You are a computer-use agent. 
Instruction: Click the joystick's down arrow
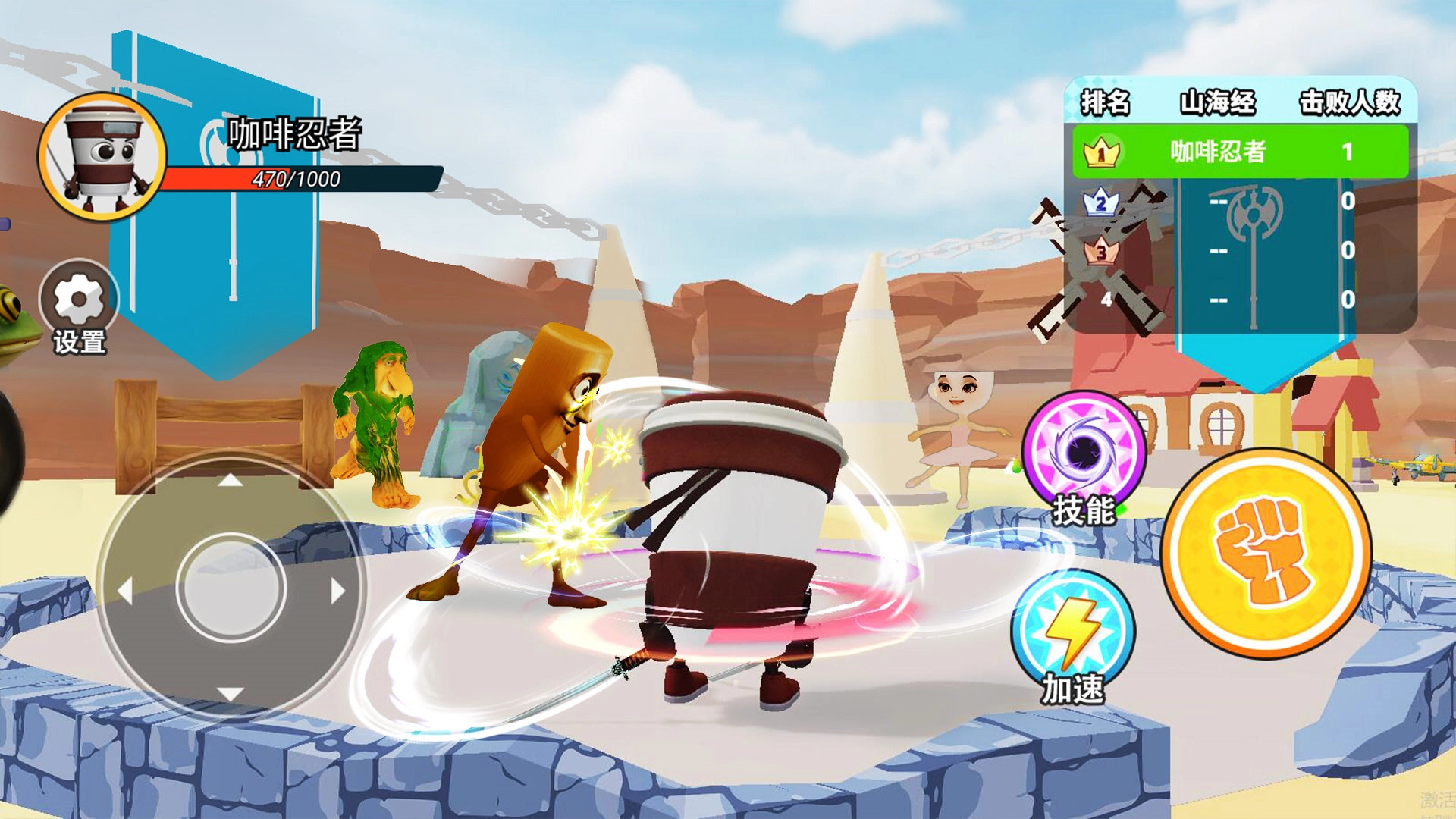click(231, 693)
